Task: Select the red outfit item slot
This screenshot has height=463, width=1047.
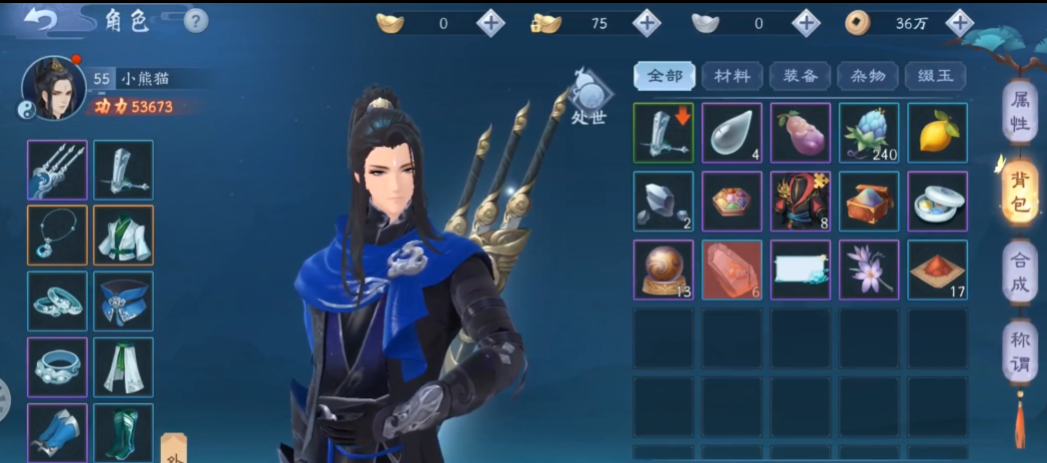Action: point(800,201)
